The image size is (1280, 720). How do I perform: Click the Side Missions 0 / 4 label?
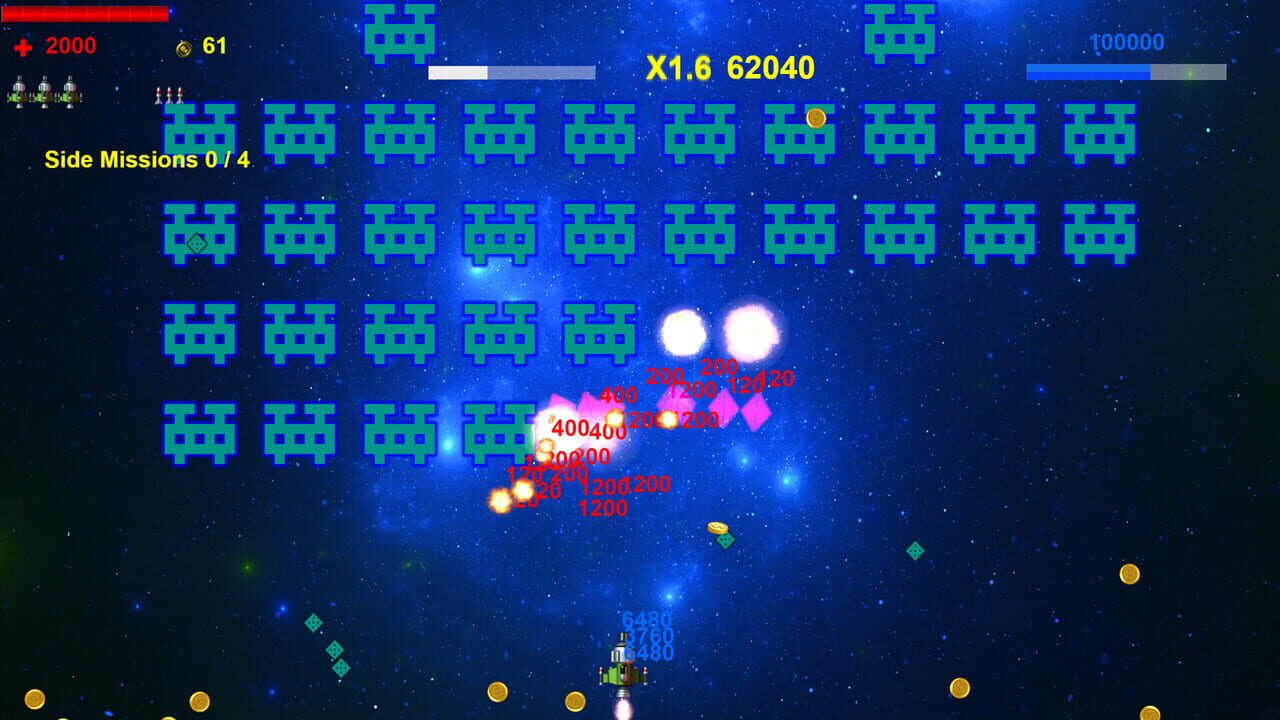(144, 158)
